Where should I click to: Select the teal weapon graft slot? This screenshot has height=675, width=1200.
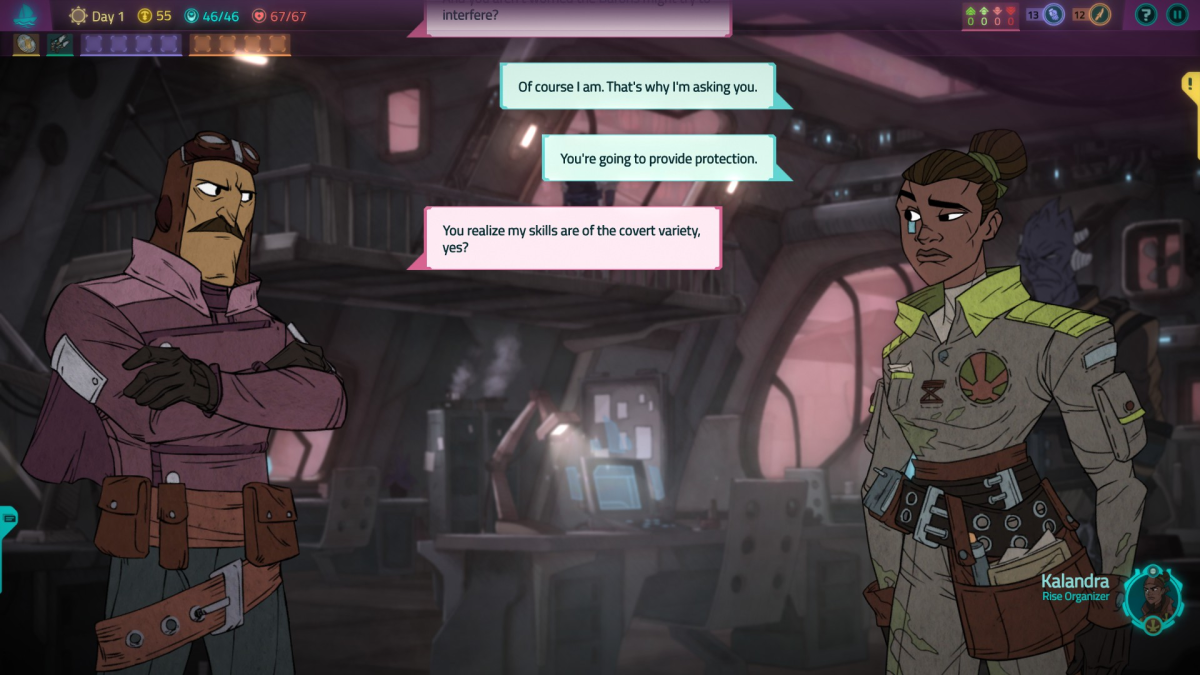tap(60, 44)
